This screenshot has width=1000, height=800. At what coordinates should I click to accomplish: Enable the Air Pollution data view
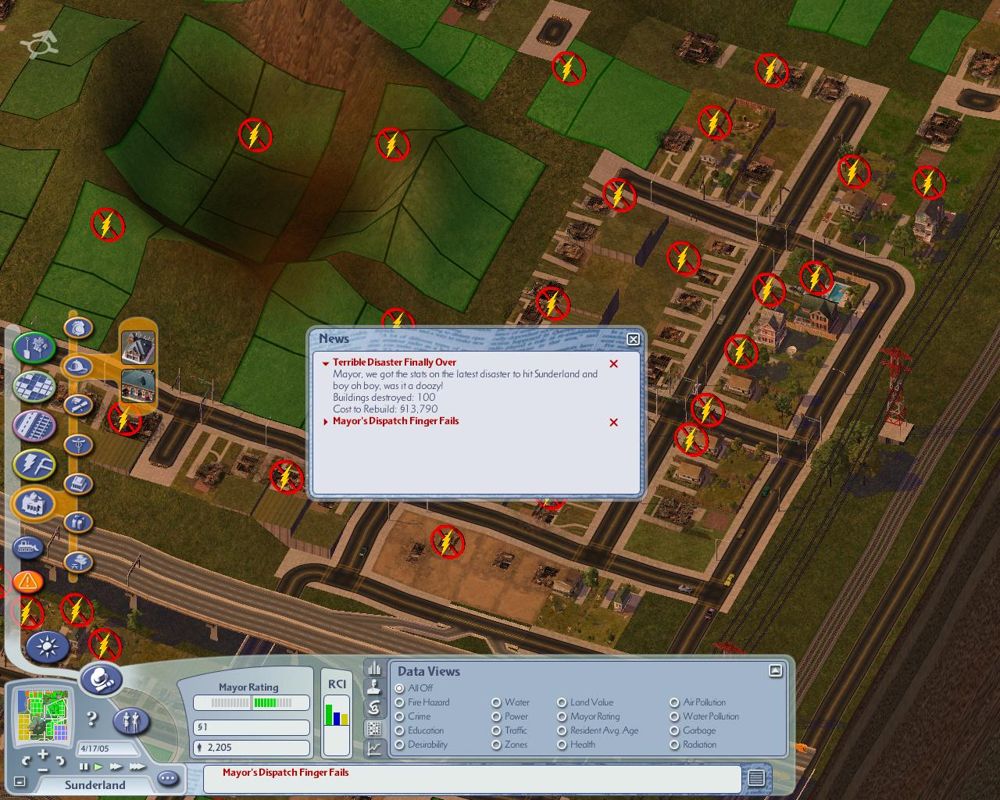tap(675, 703)
